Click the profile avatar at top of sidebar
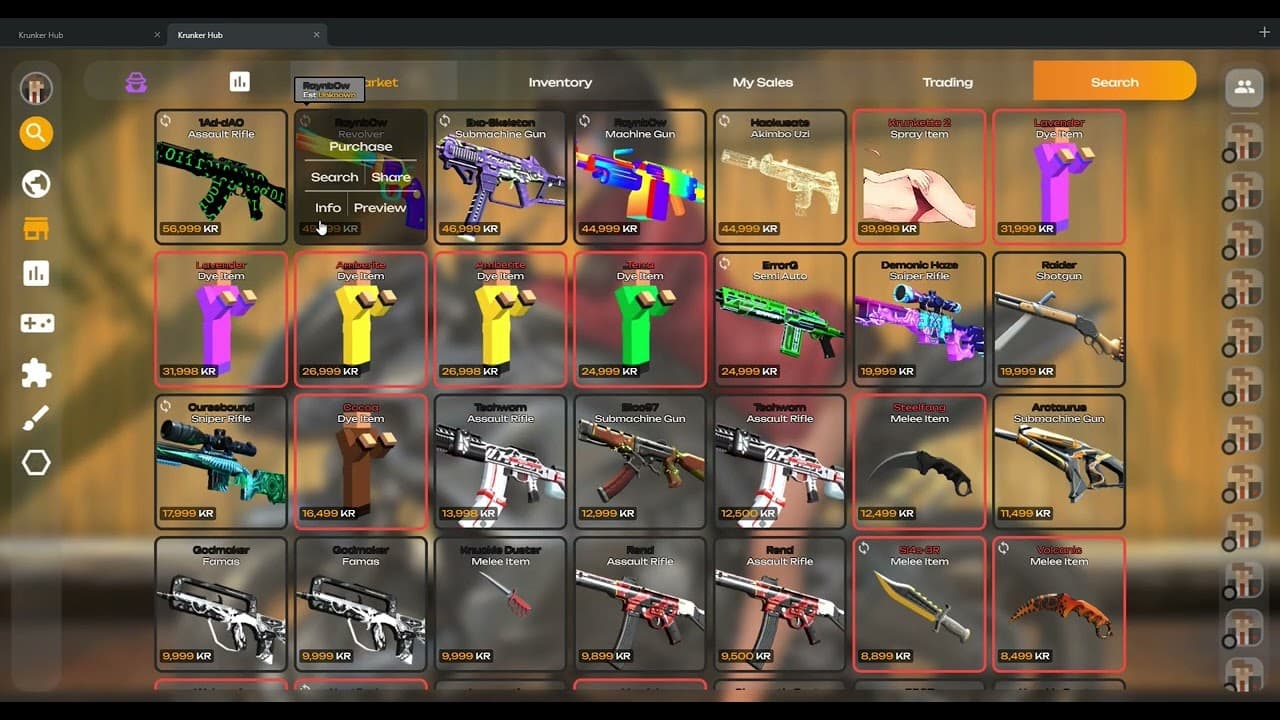Image resolution: width=1280 pixels, height=720 pixels. pyautogui.click(x=35, y=88)
